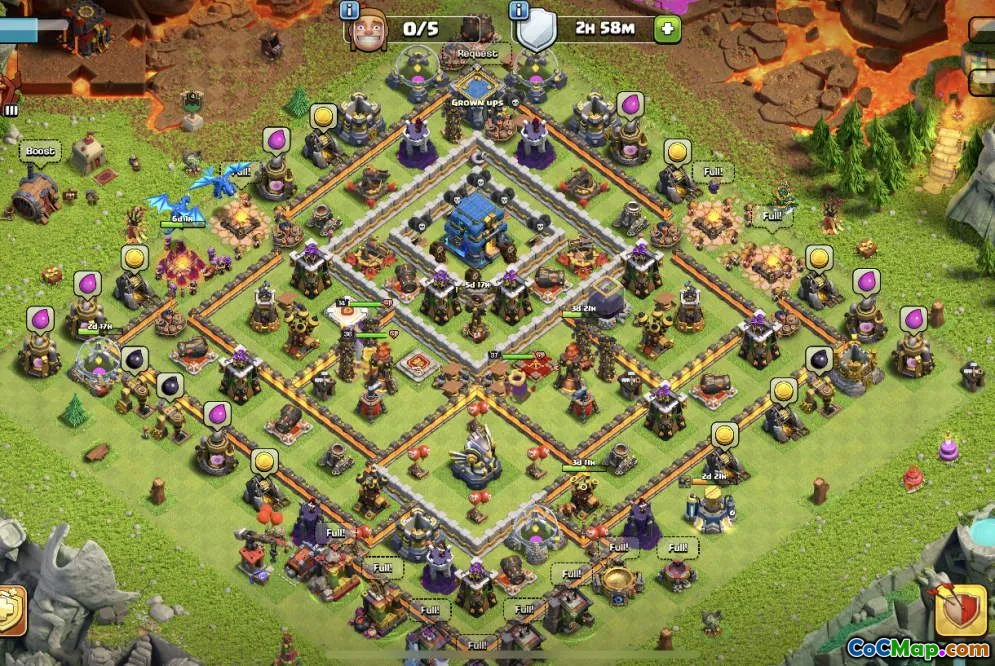The height and width of the screenshot is (666, 995).
Task: Visit the CoCMap.com watermark link
Action: coord(916,648)
